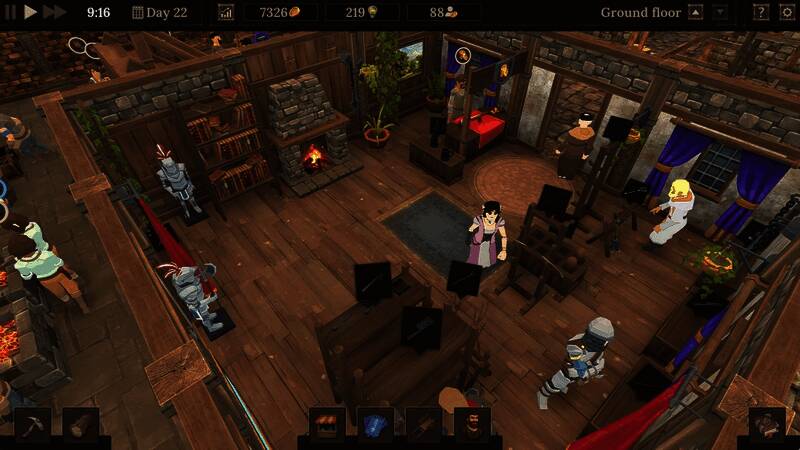Click the hooded figure icon in the corner
800x450 pixels.
point(767,425)
